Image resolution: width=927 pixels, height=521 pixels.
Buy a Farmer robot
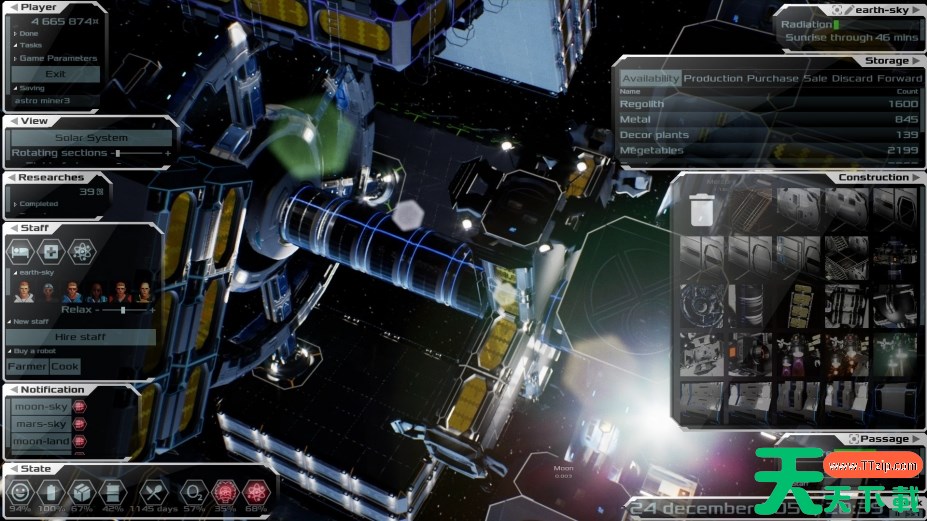(27, 367)
